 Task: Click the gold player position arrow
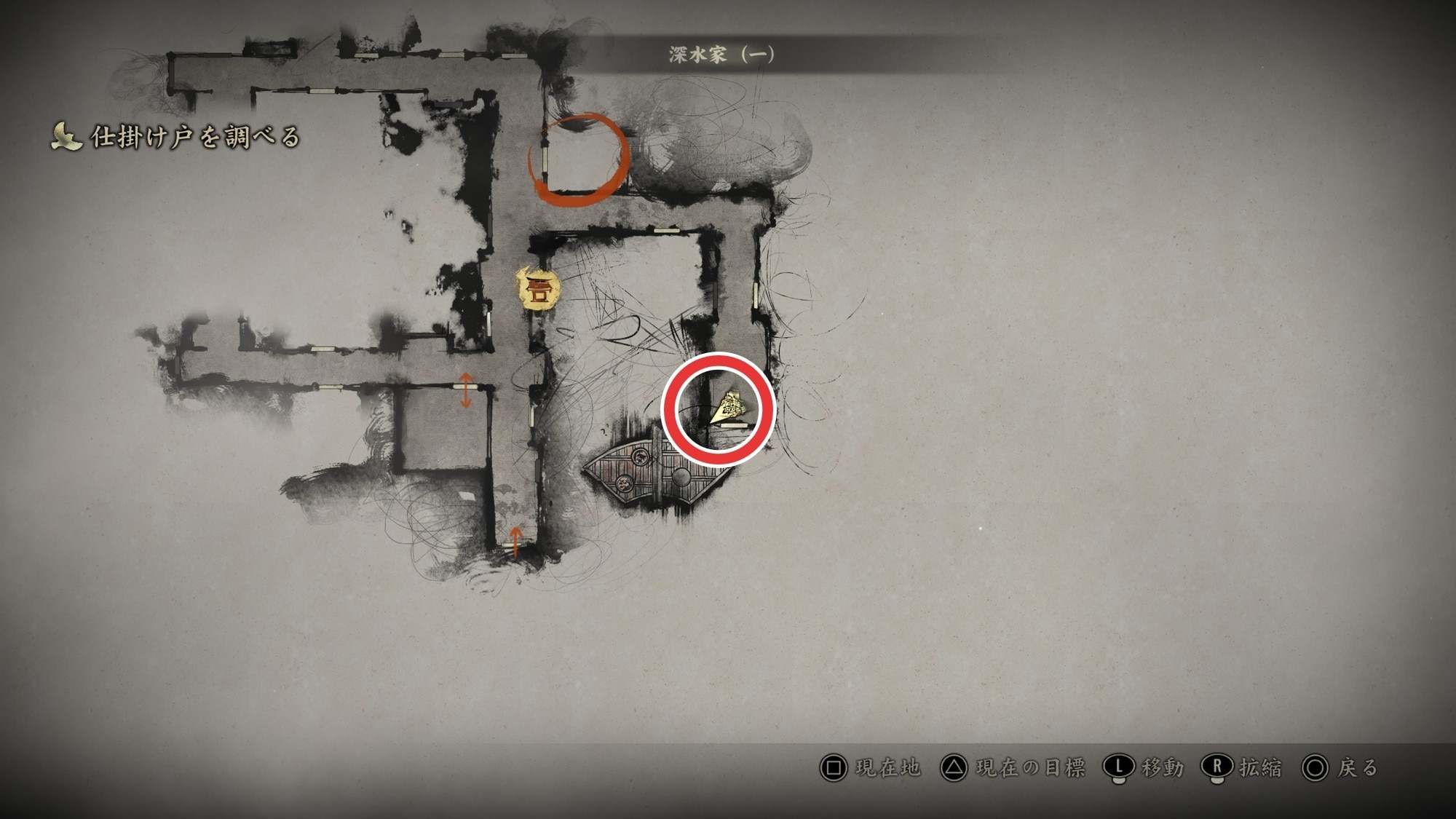[729, 407]
